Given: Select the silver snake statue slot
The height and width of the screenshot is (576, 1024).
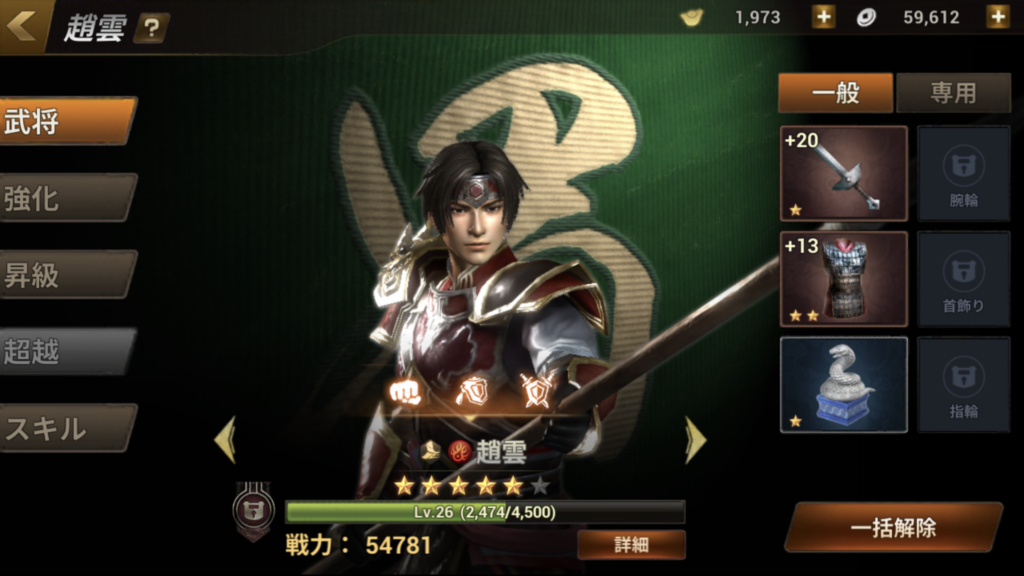Looking at the screenshot, I should [843, 384].
